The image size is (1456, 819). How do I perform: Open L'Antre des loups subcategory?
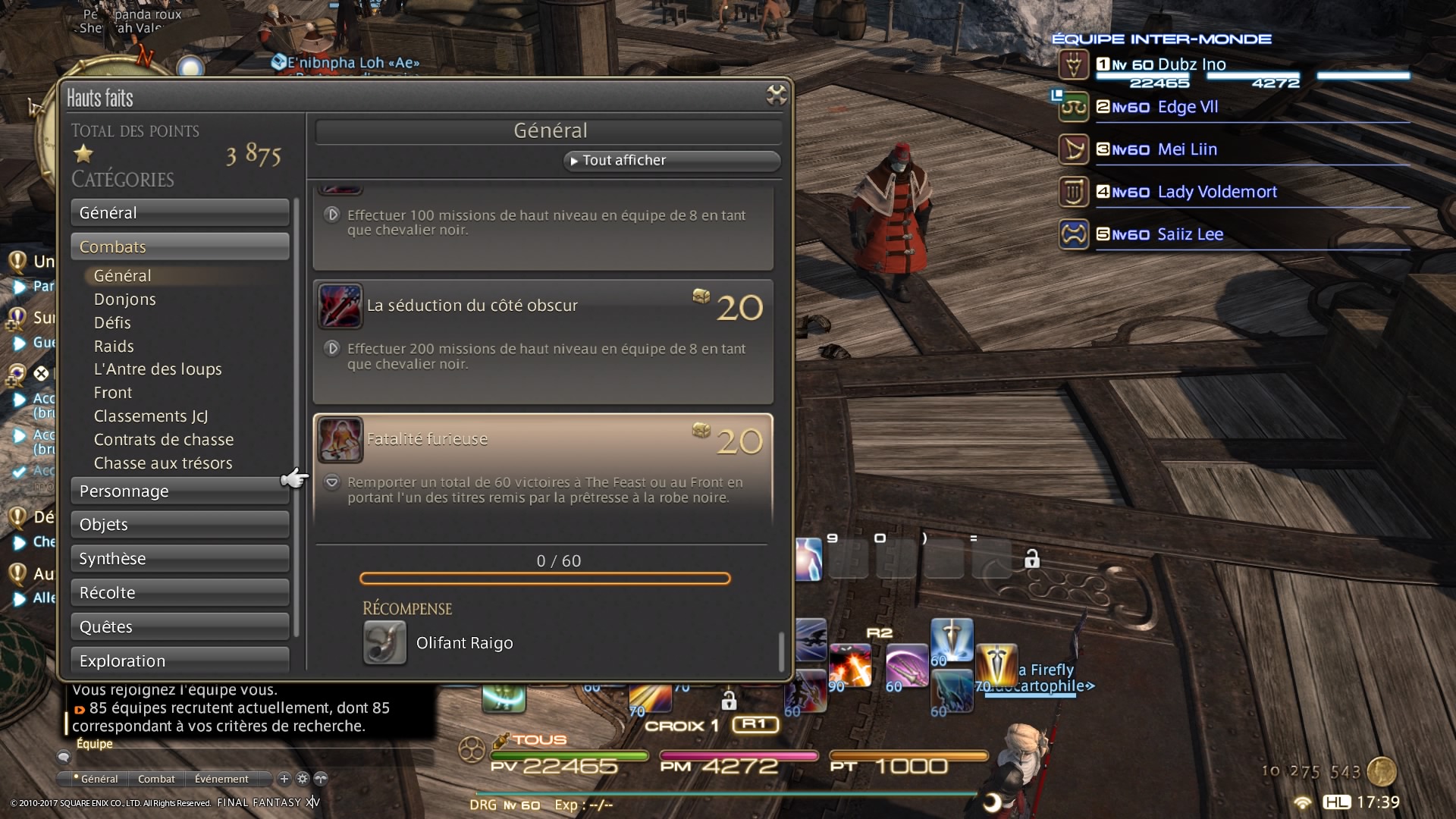pyautogui.click(x=158, y=369)
